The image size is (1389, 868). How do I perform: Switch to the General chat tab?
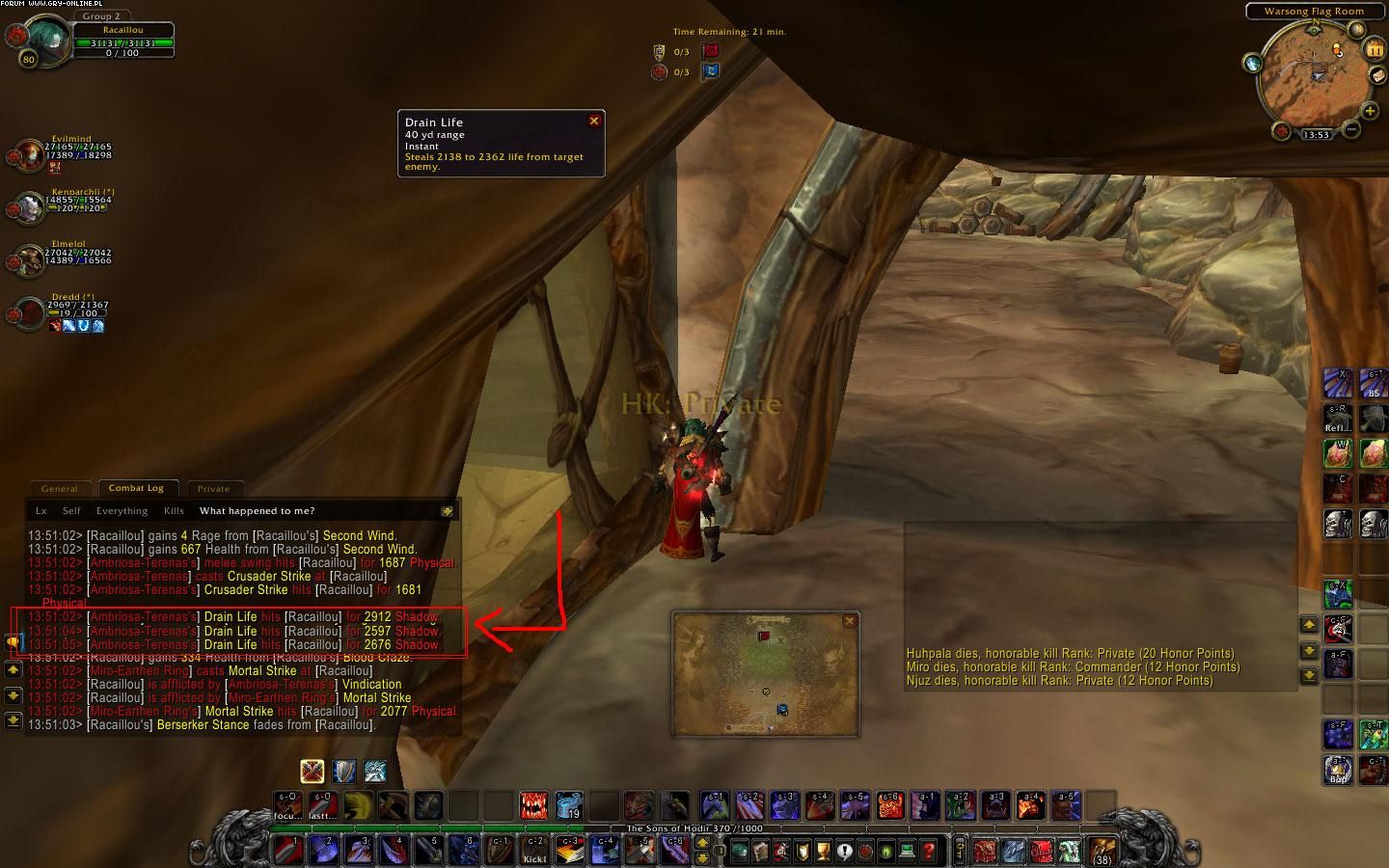tap(60, 489)
